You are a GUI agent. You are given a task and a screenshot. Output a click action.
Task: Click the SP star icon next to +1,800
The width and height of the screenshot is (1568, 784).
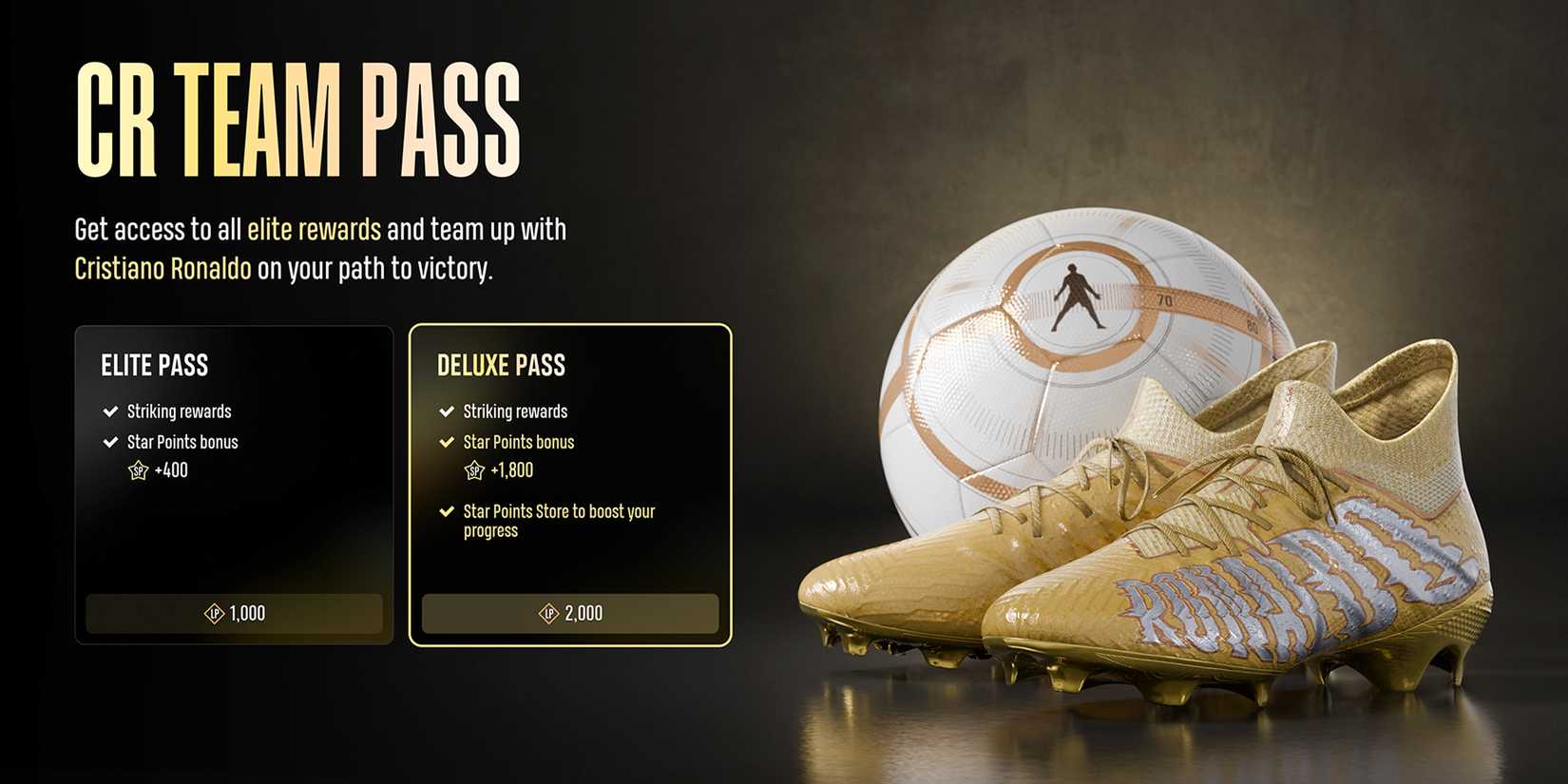[x=473, y=470]
